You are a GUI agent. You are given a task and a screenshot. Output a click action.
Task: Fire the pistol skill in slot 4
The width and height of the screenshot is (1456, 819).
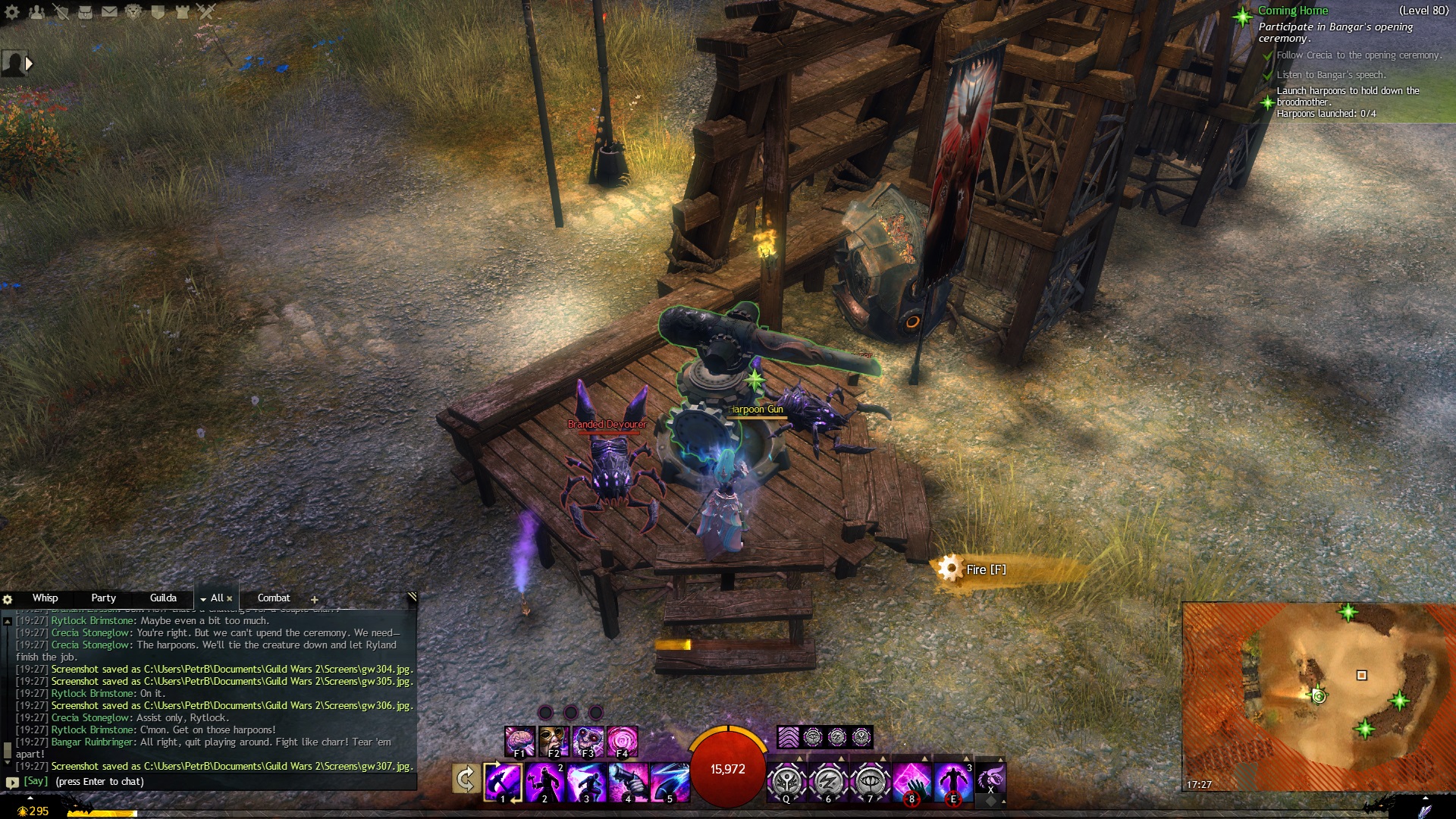tap(628, 781)
